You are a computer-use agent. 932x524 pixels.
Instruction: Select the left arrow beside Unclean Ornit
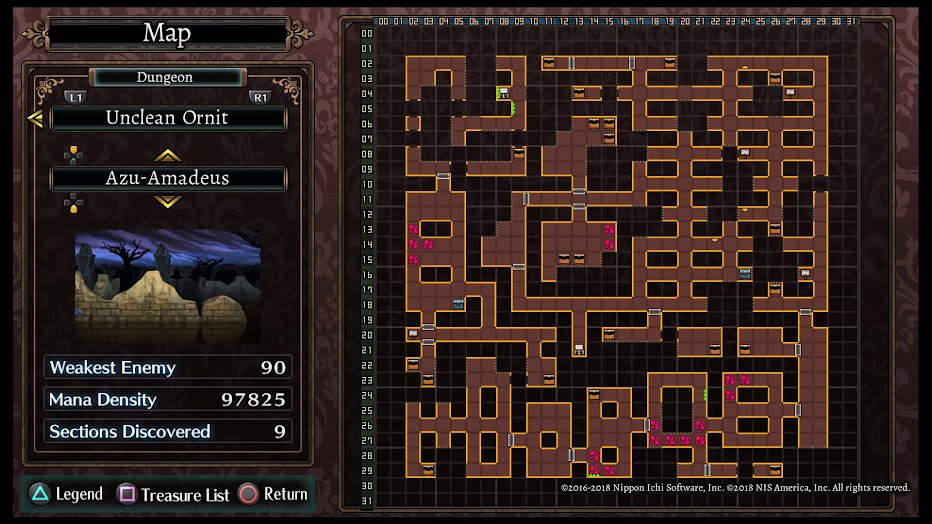(x=35, y=119)
